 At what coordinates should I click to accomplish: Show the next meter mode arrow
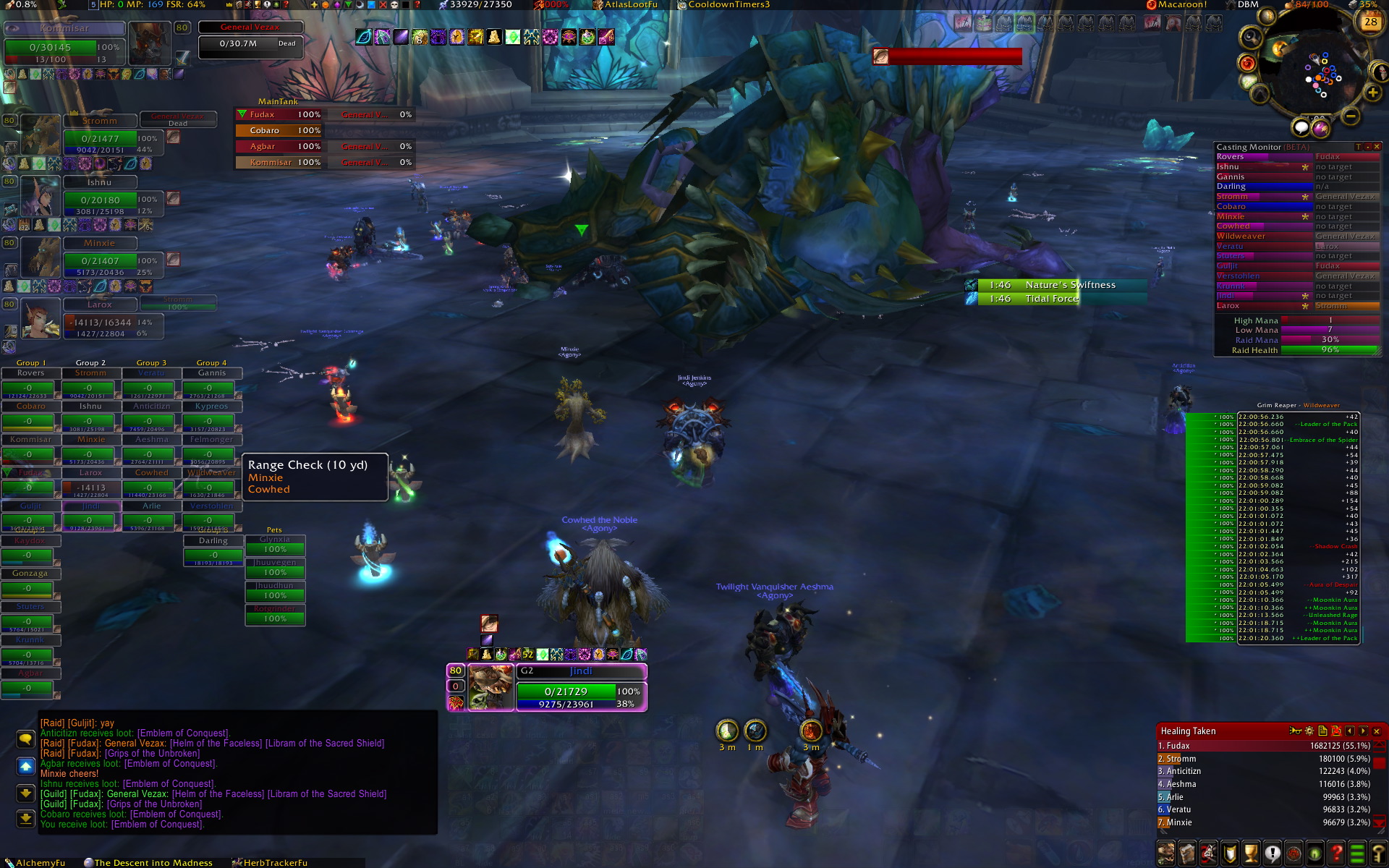pos(1364,731)
